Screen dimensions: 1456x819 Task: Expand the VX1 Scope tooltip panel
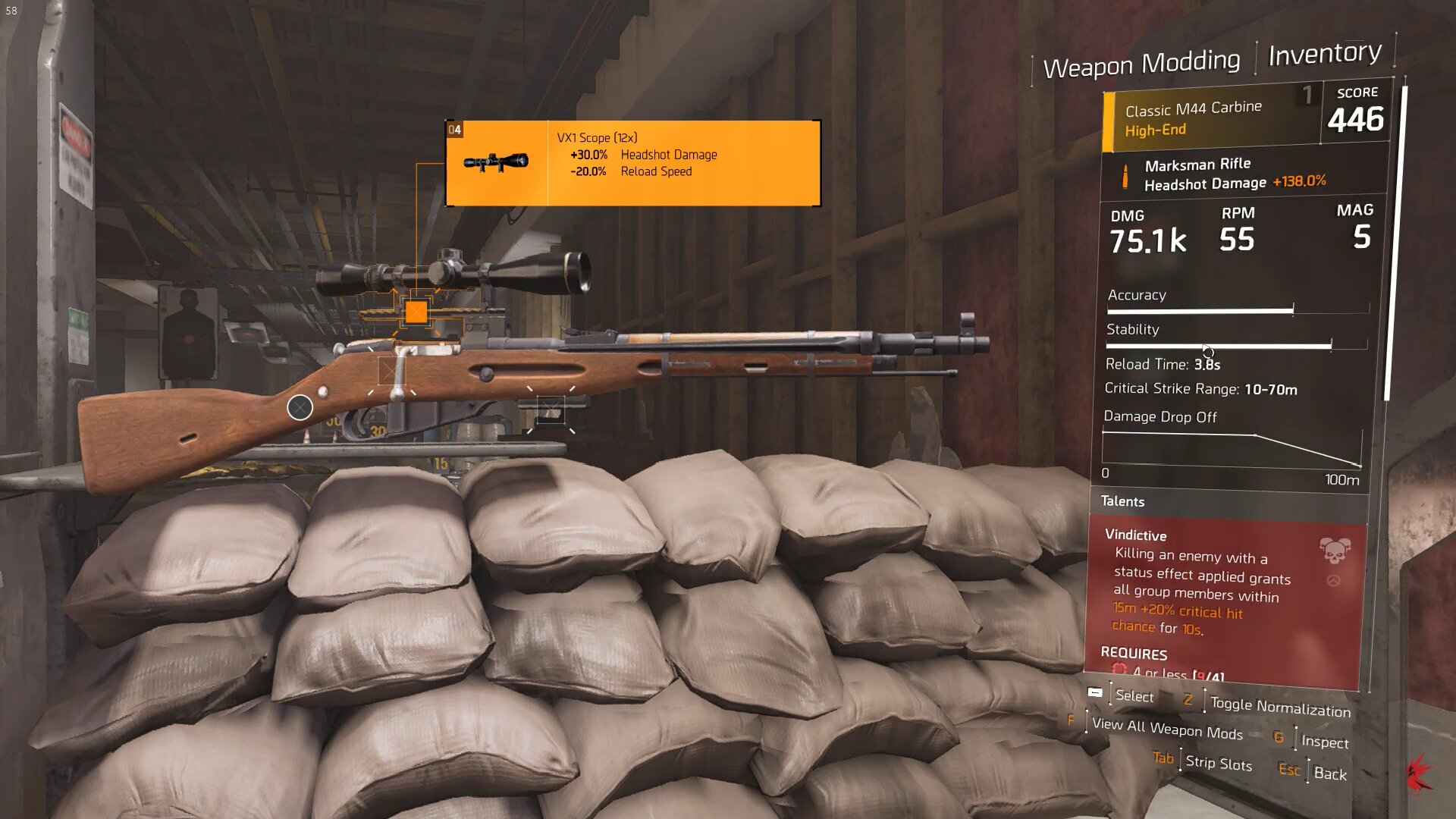click(x=633, y=163)
